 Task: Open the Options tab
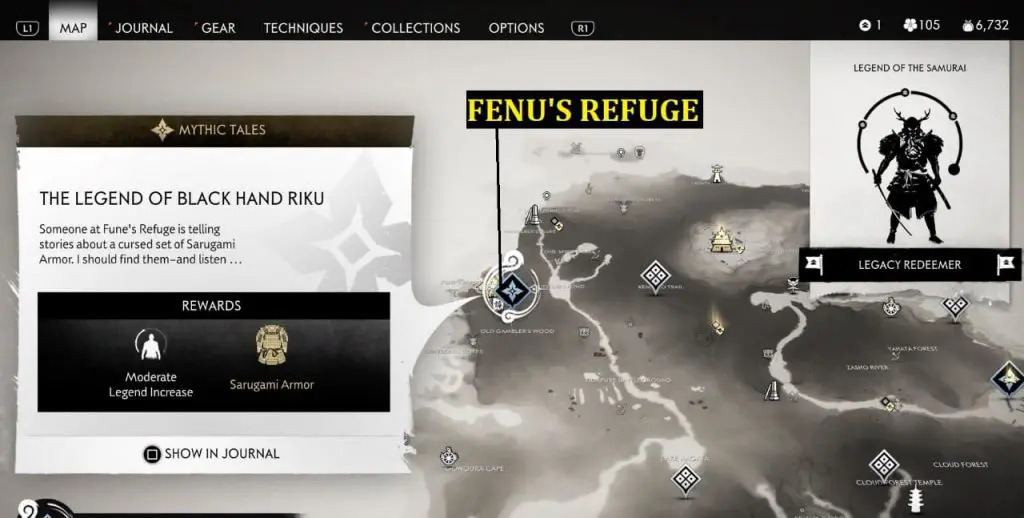(516, 27)
